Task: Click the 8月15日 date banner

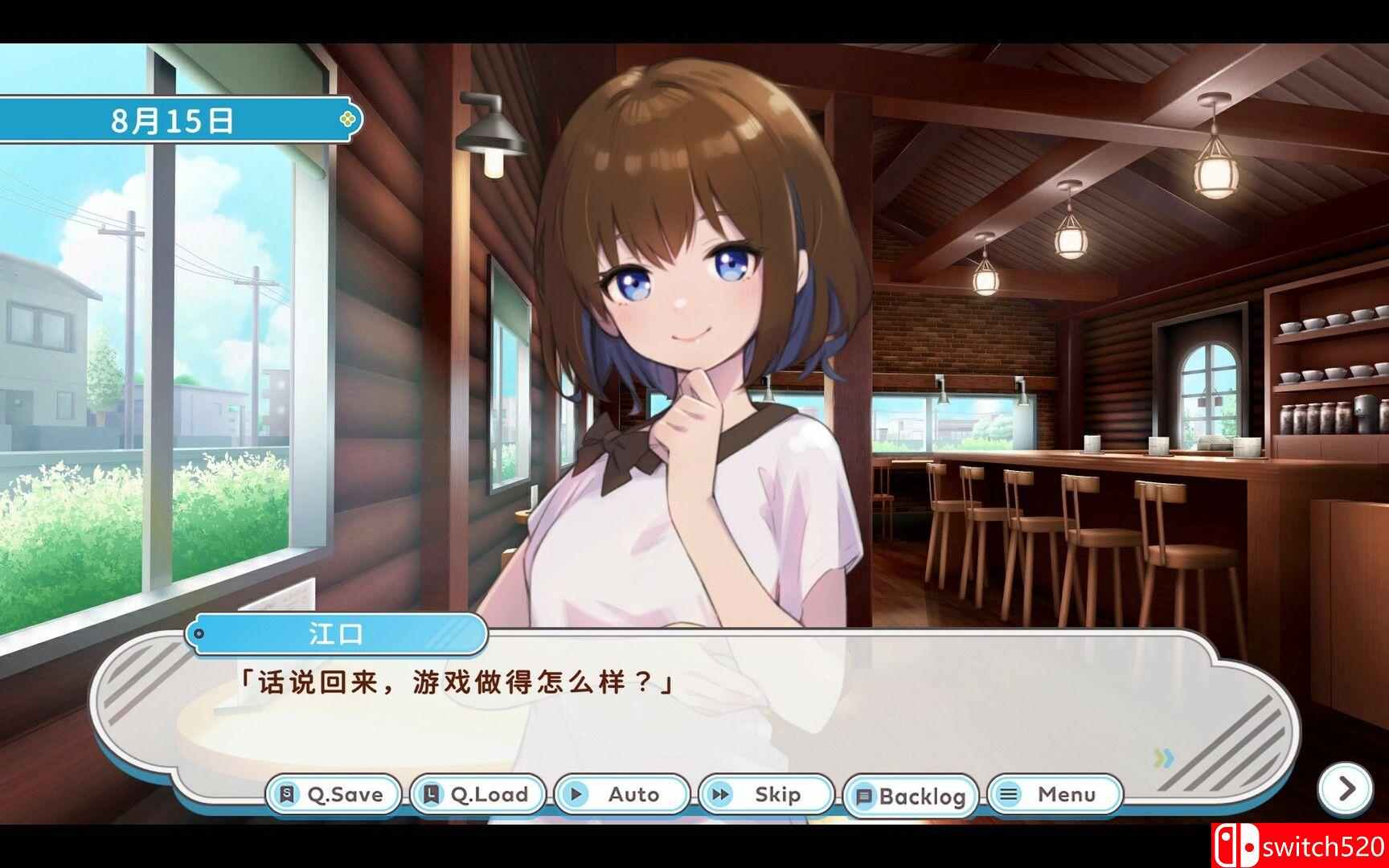Action: [169, 121]
